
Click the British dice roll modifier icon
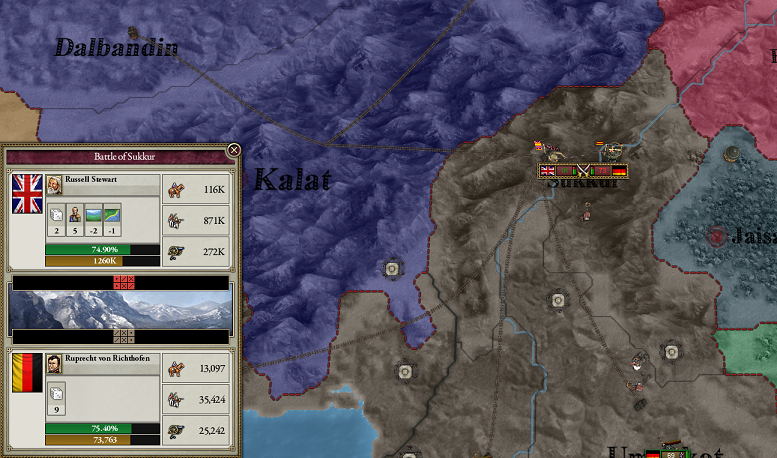click(56, 213)
